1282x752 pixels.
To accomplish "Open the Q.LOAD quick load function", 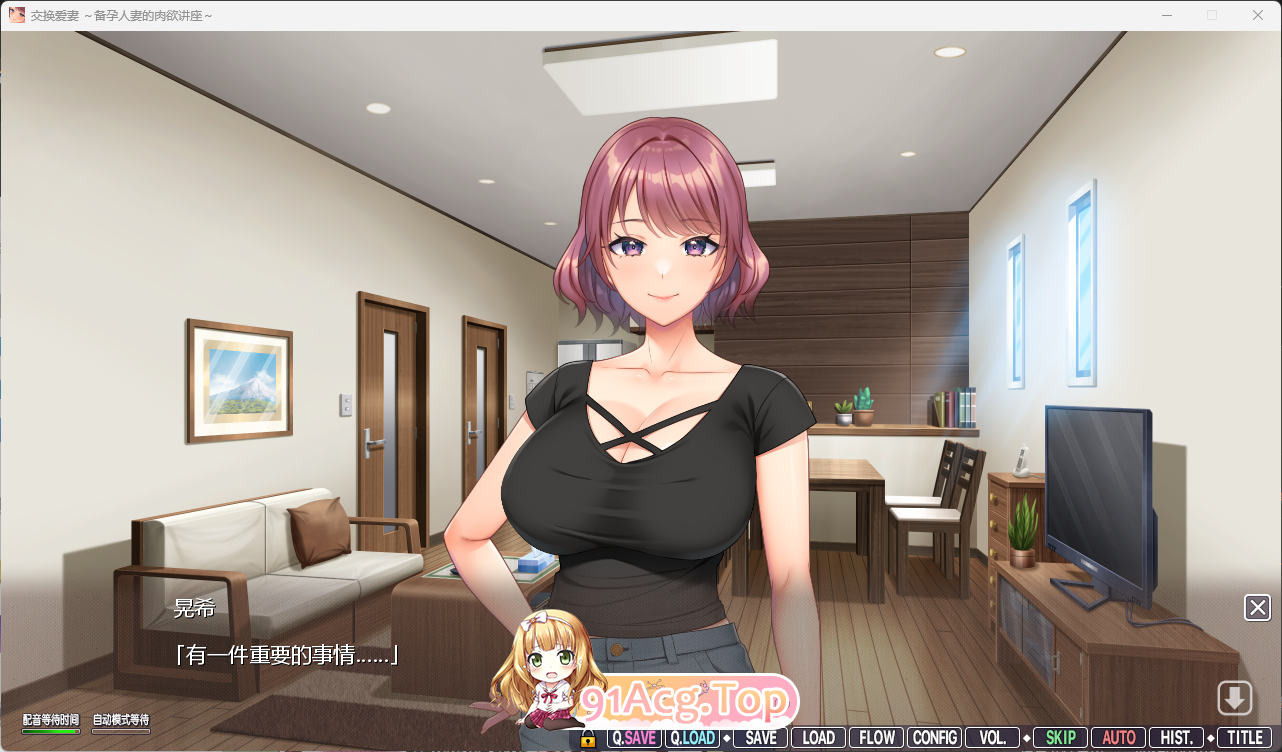I will point(694,738).
